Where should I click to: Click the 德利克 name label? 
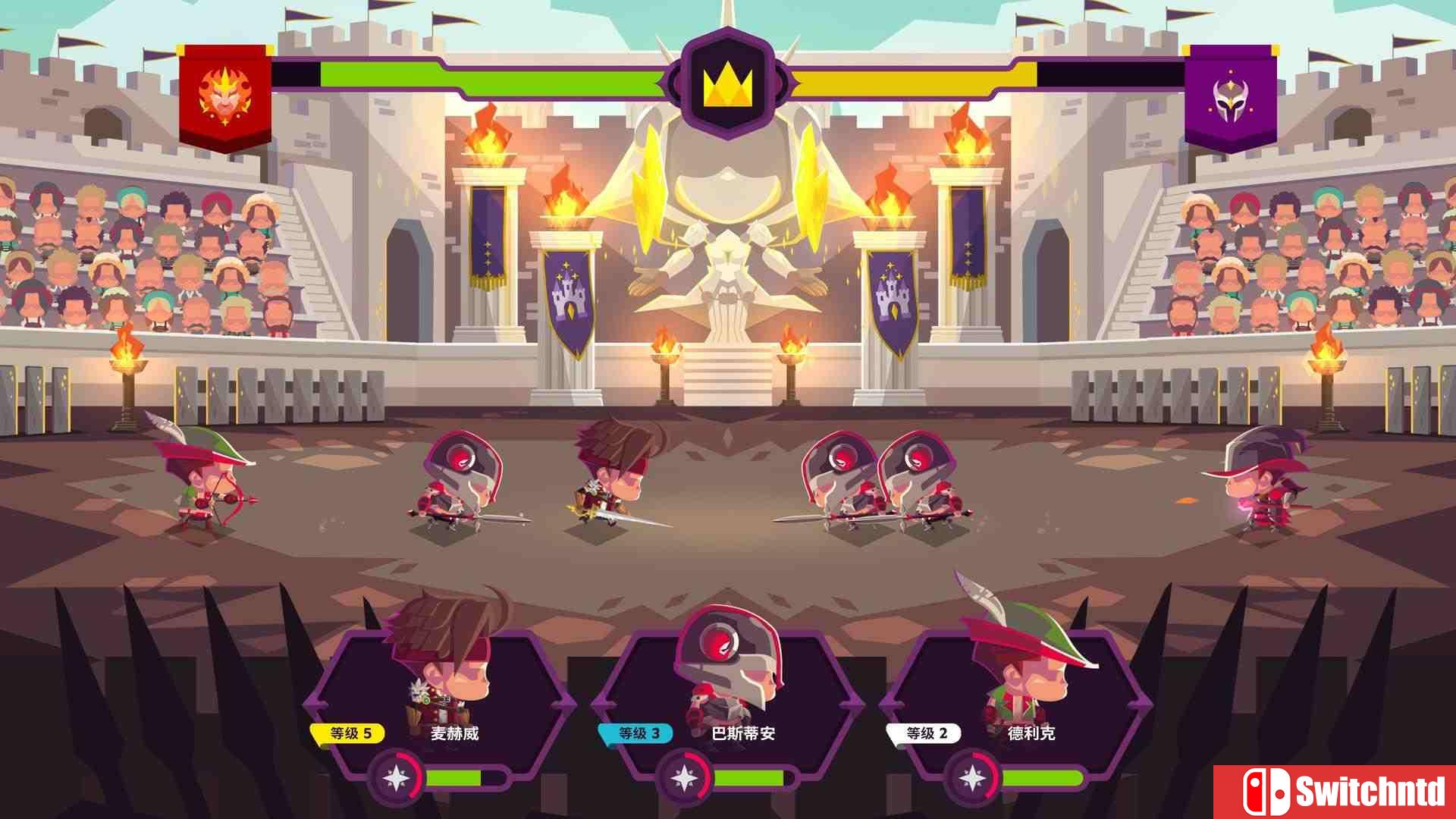click(x=1029, y=733)
